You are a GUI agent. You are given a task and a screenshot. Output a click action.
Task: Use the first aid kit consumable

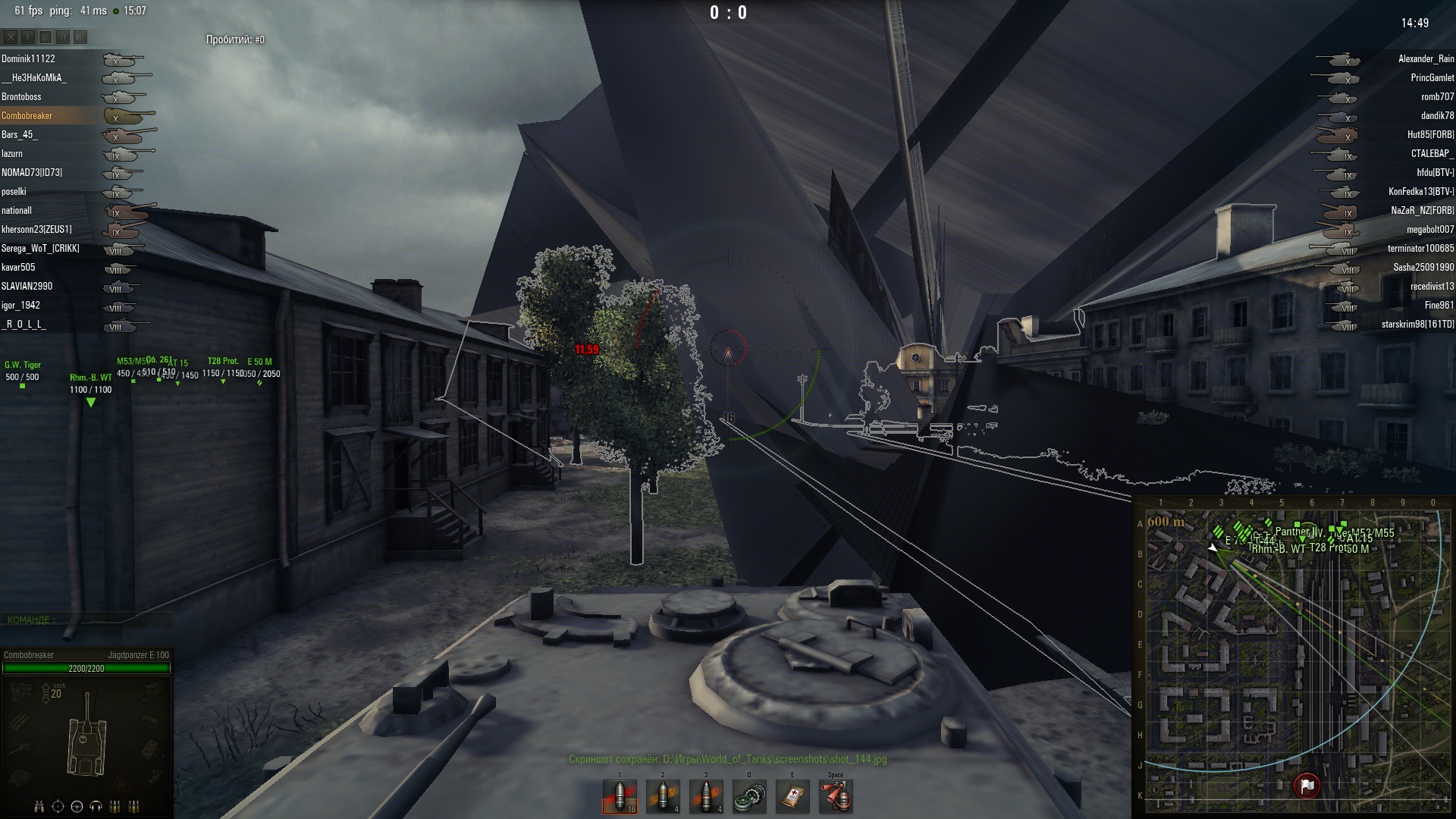792,797
